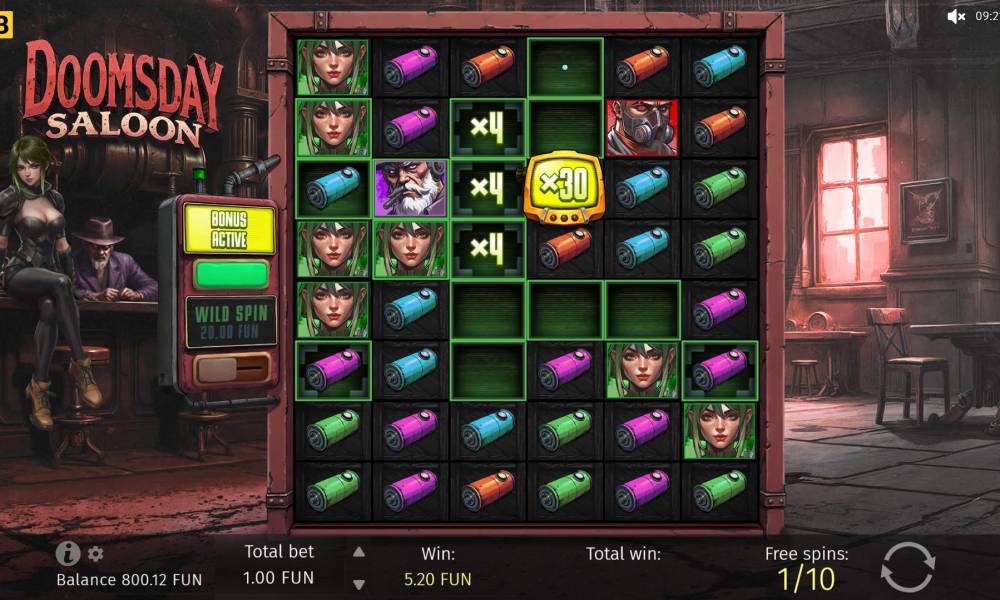Click the yellow Bonus Active button
The width and height of the screenshot is (1000, 600).
tap(229, 229)
